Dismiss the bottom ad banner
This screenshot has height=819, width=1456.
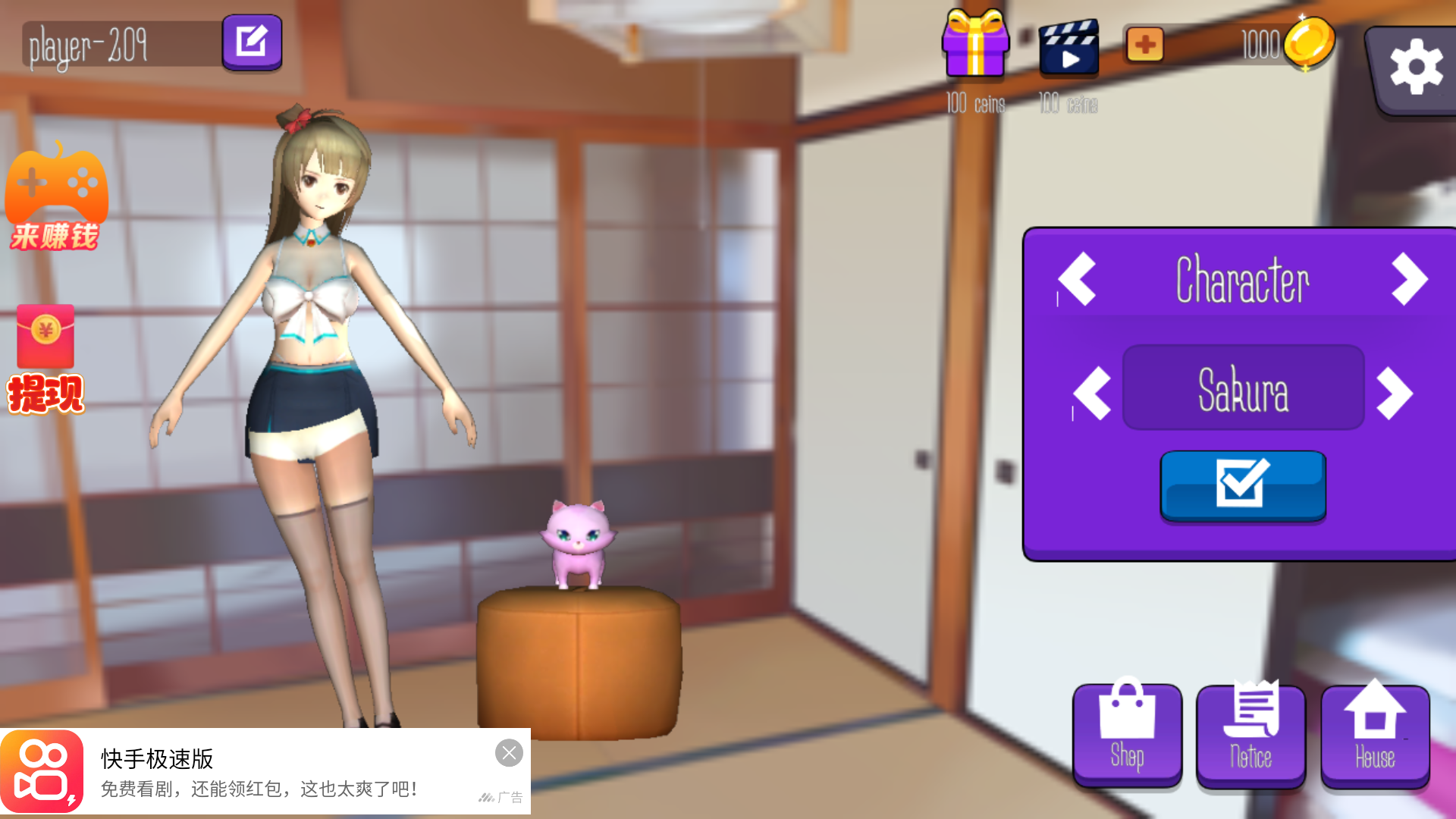[x=509, y=753]
